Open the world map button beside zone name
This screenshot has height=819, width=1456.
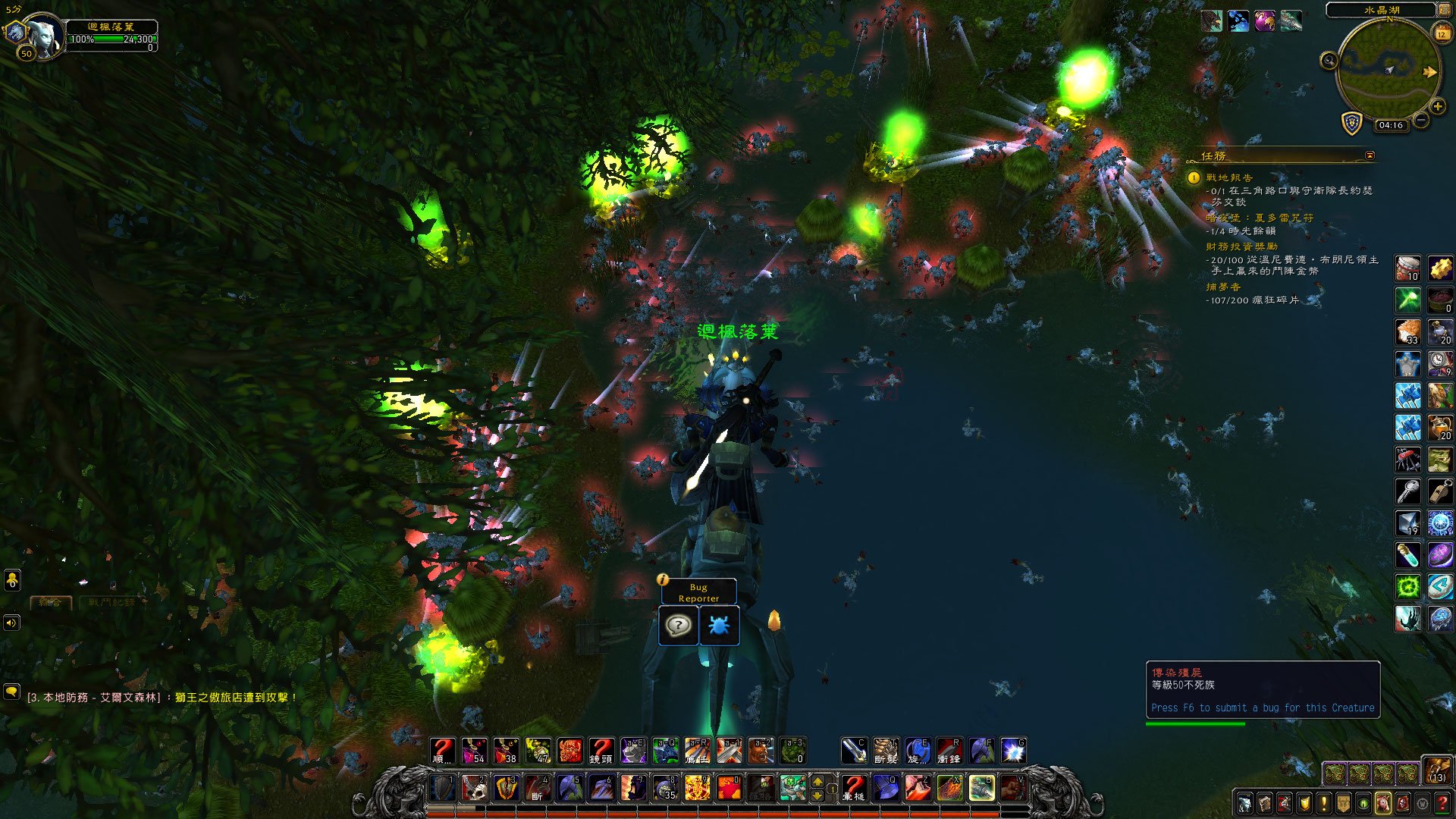(x=1446, y=9)
